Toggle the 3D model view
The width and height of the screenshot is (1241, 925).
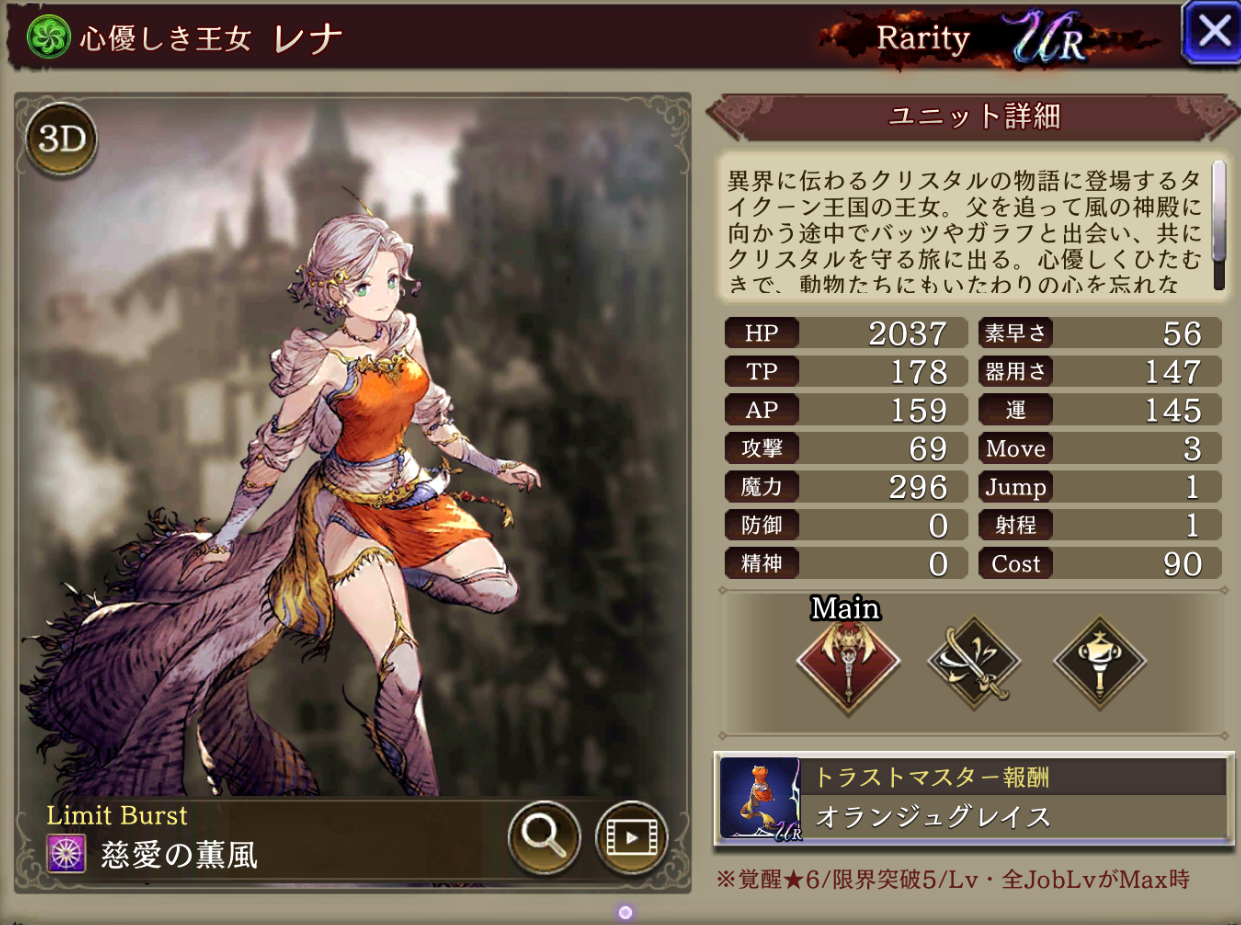click(61, 140)
